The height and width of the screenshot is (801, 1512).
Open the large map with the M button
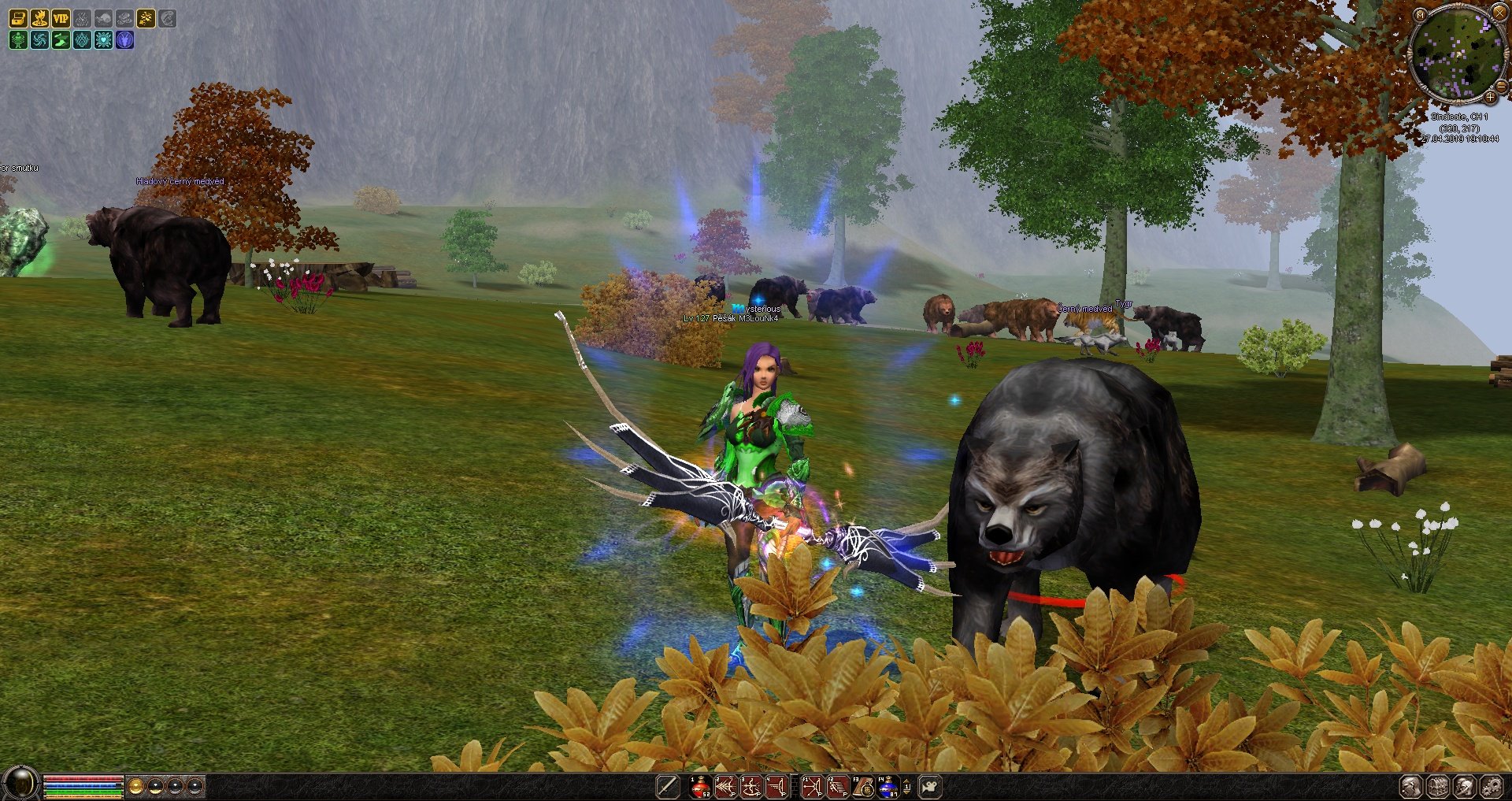(x=1419, y=15)
